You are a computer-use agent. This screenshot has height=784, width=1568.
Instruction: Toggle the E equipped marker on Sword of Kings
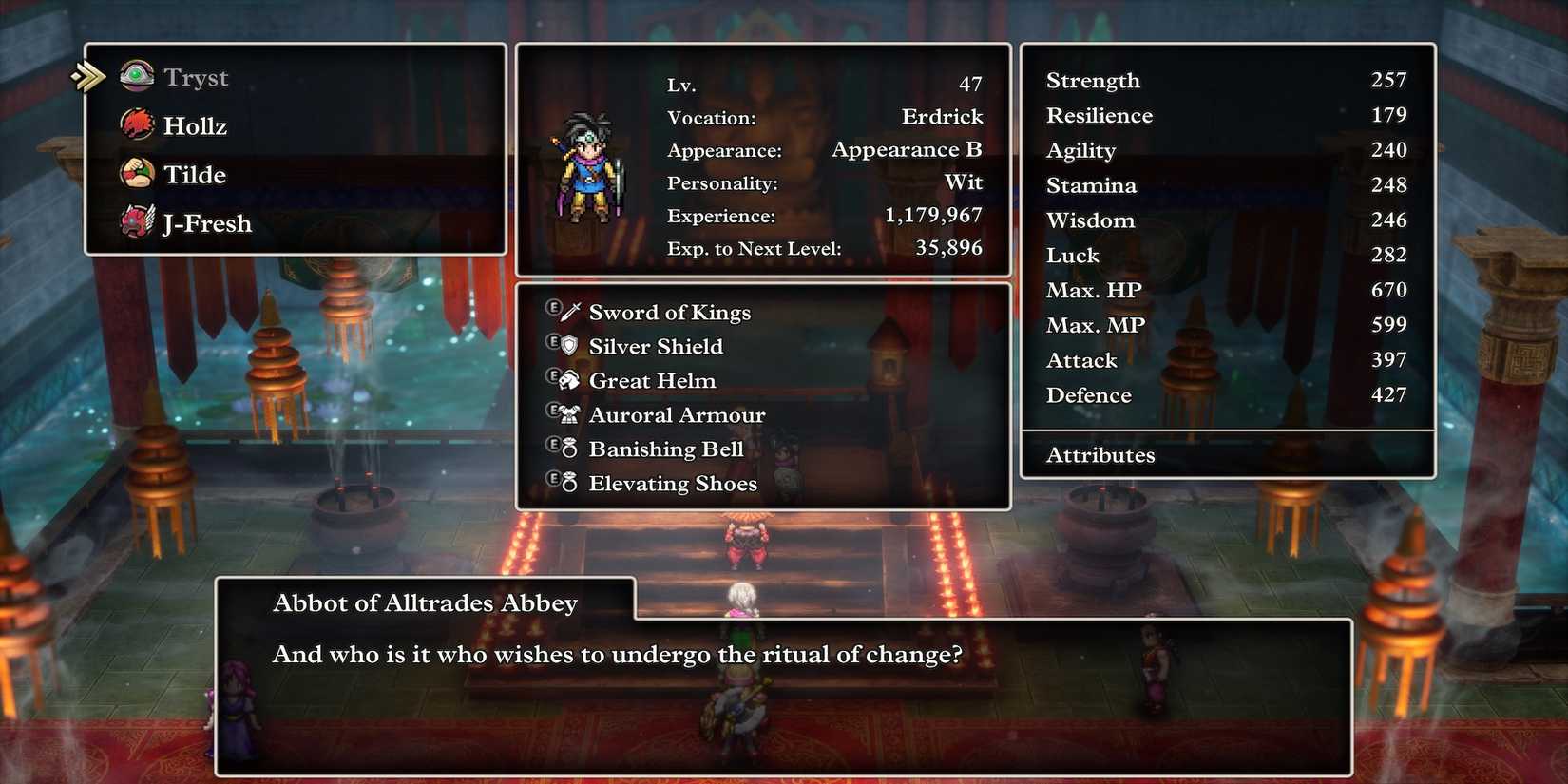click(x=556, y=310)
